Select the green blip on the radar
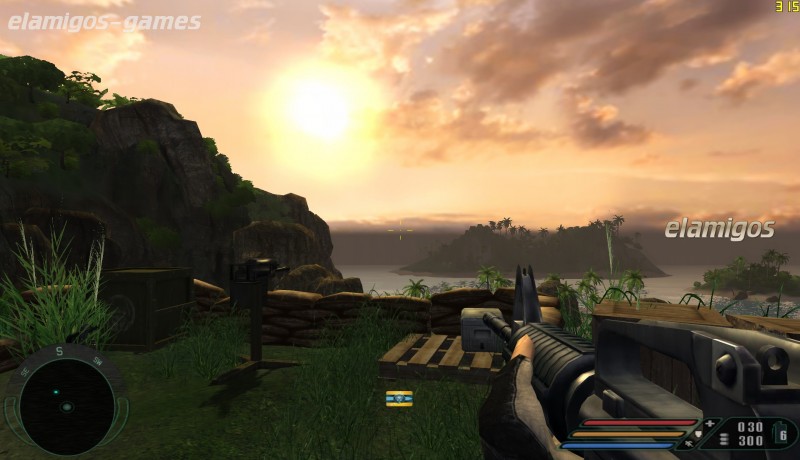Screen dimensions: 800x460 [55, 391]
